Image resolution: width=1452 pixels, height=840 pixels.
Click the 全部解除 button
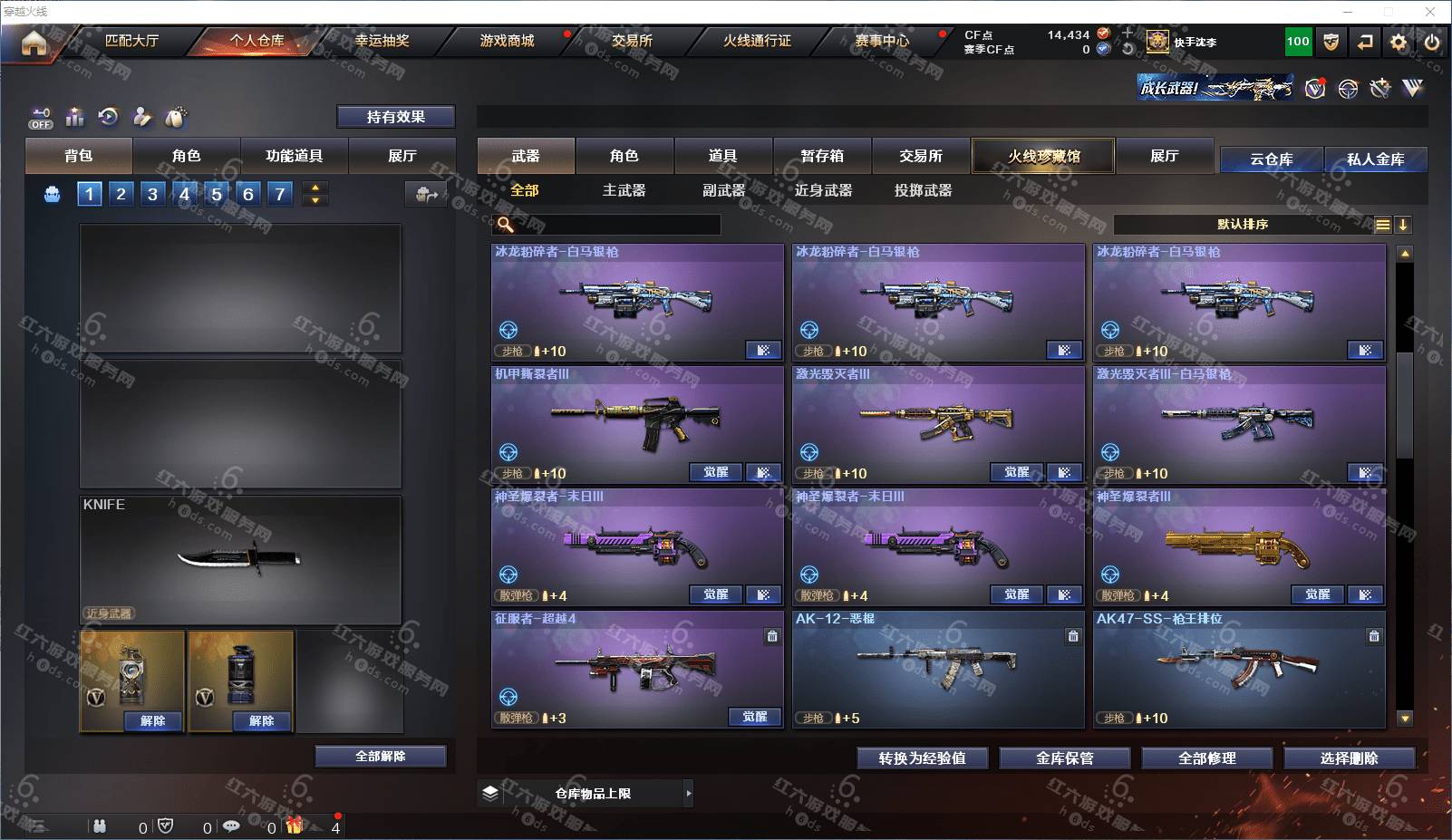[x=380, y=757]
